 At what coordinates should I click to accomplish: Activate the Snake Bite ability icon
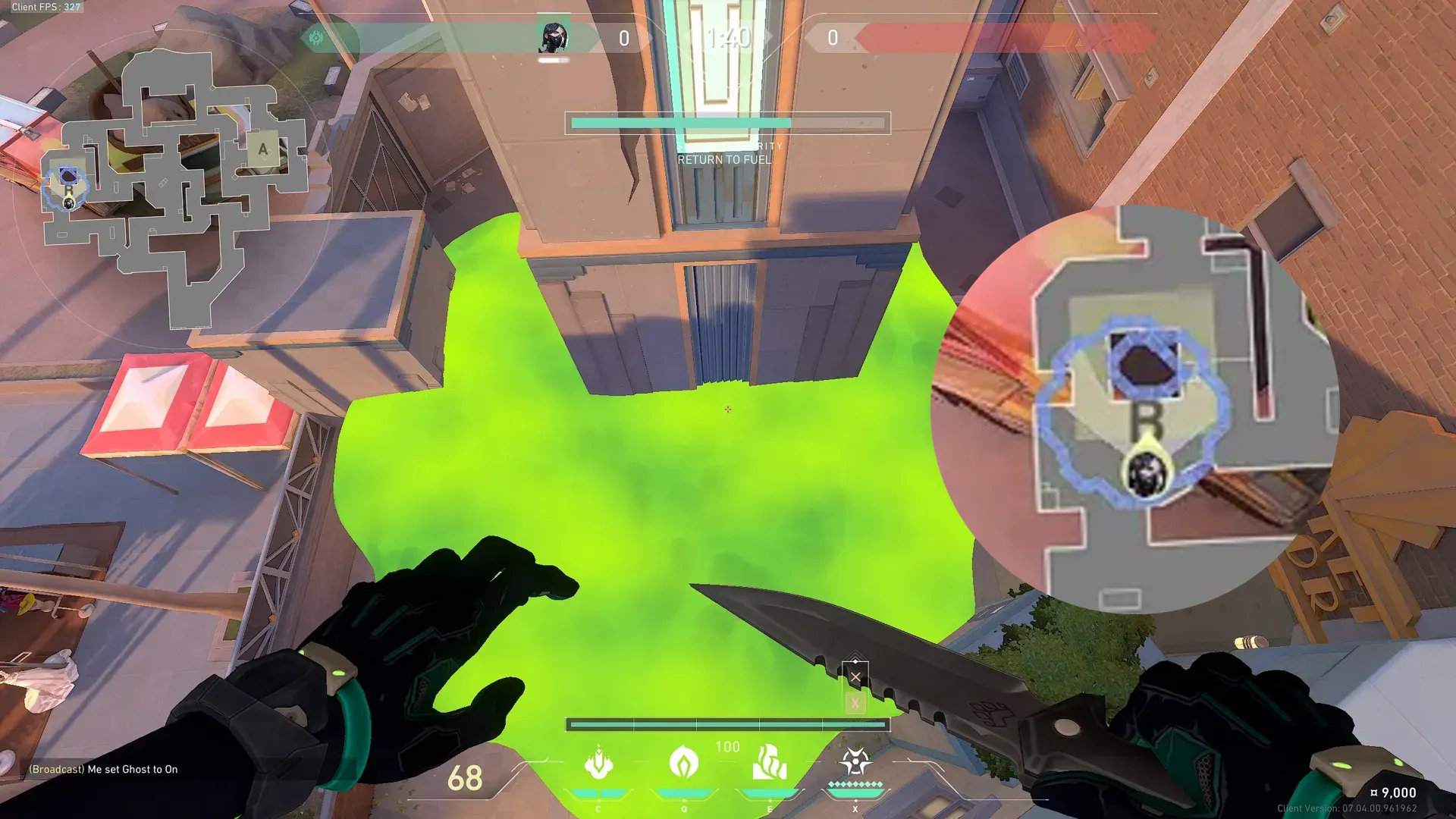coord(598,763)
